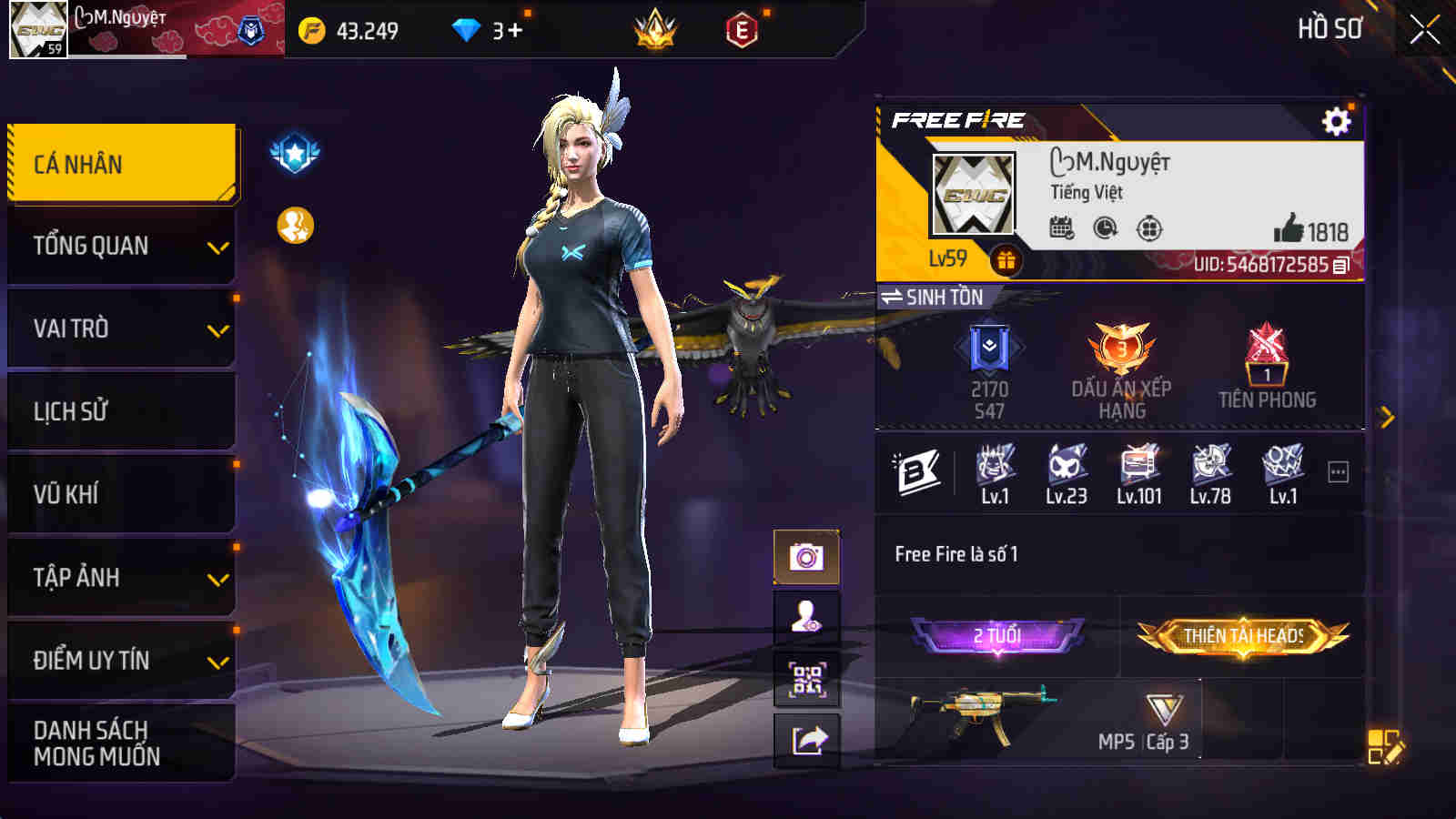Click the diamond top-up icon in the top bar

tap(467, 30)
